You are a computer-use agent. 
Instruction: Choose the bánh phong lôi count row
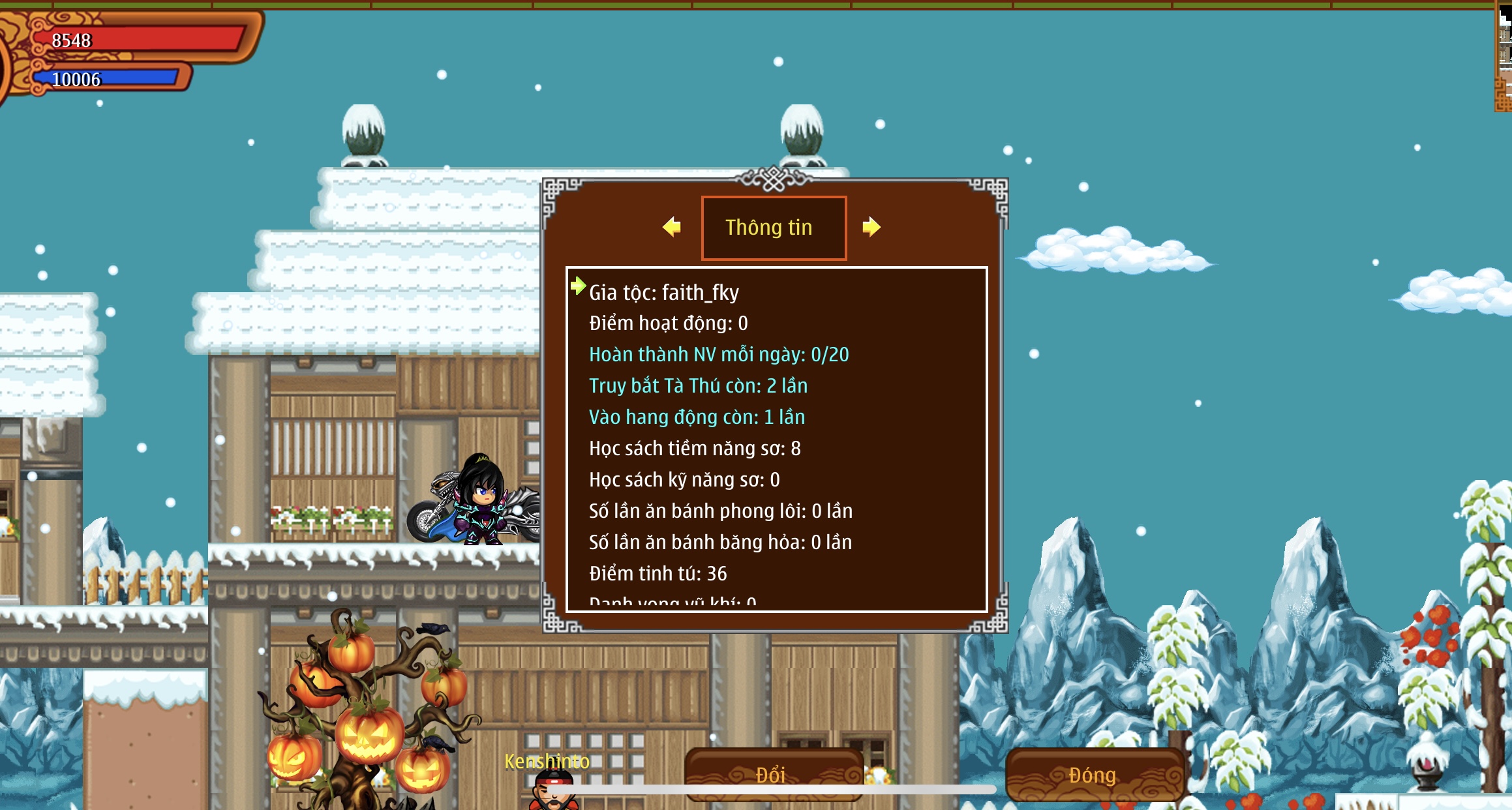click(720, 511)
